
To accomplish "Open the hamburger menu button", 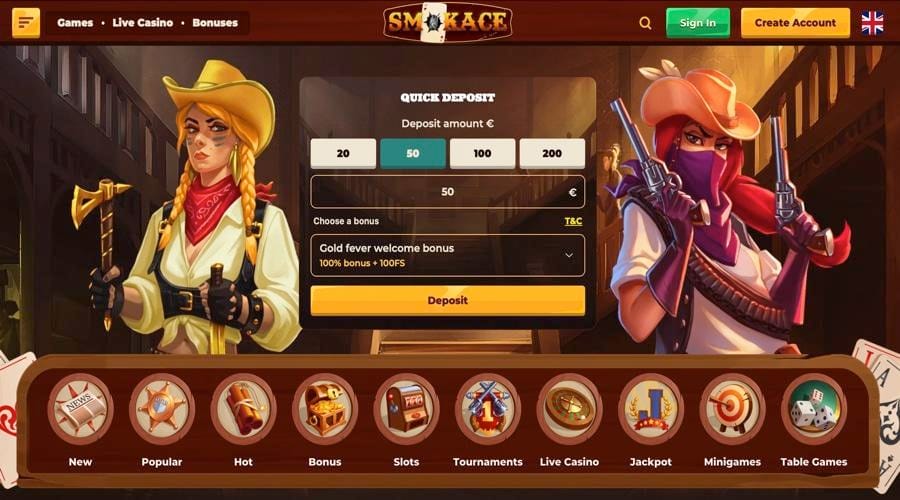I will [26, 23].
